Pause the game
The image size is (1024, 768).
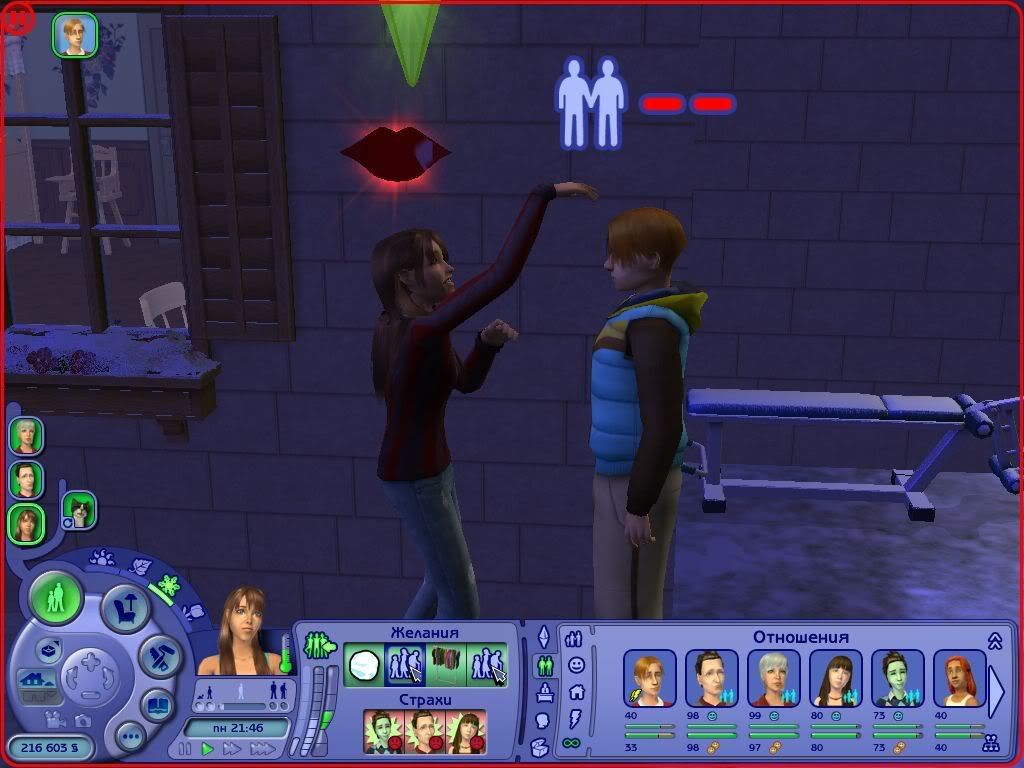tap(185, 749)
